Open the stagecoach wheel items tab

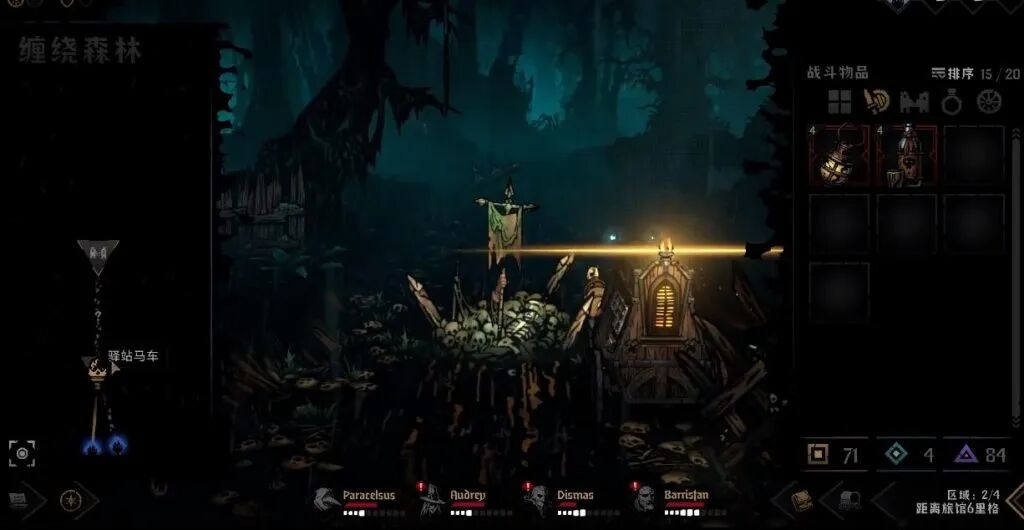(989, 101)
